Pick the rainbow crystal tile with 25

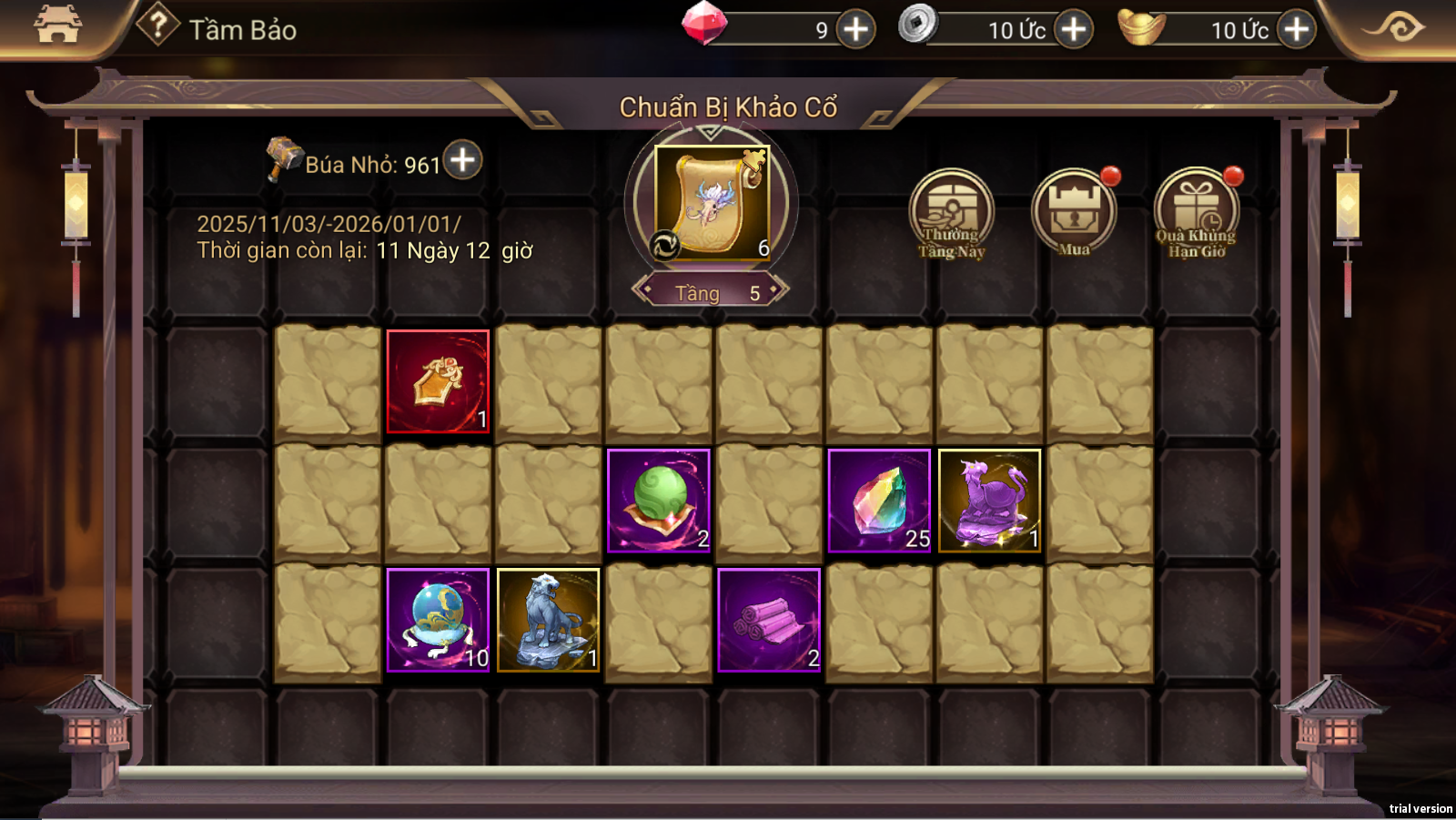[879, 501]
